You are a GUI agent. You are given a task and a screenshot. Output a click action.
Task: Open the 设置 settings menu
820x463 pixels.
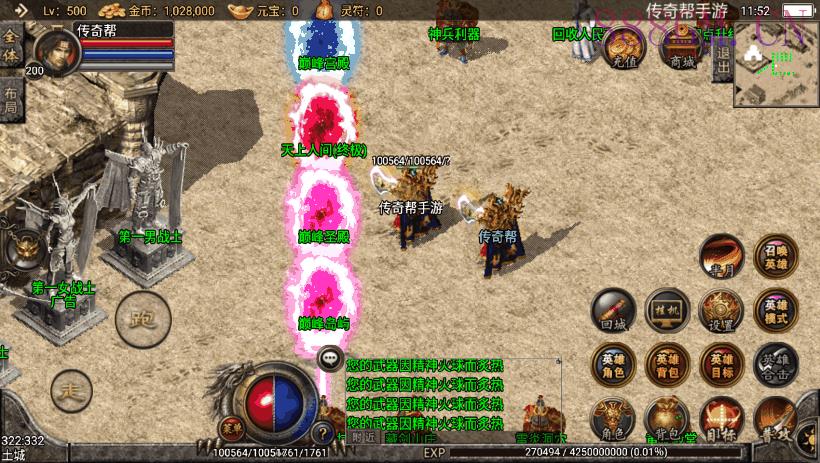pyautogui.click(x=721, y=310)
